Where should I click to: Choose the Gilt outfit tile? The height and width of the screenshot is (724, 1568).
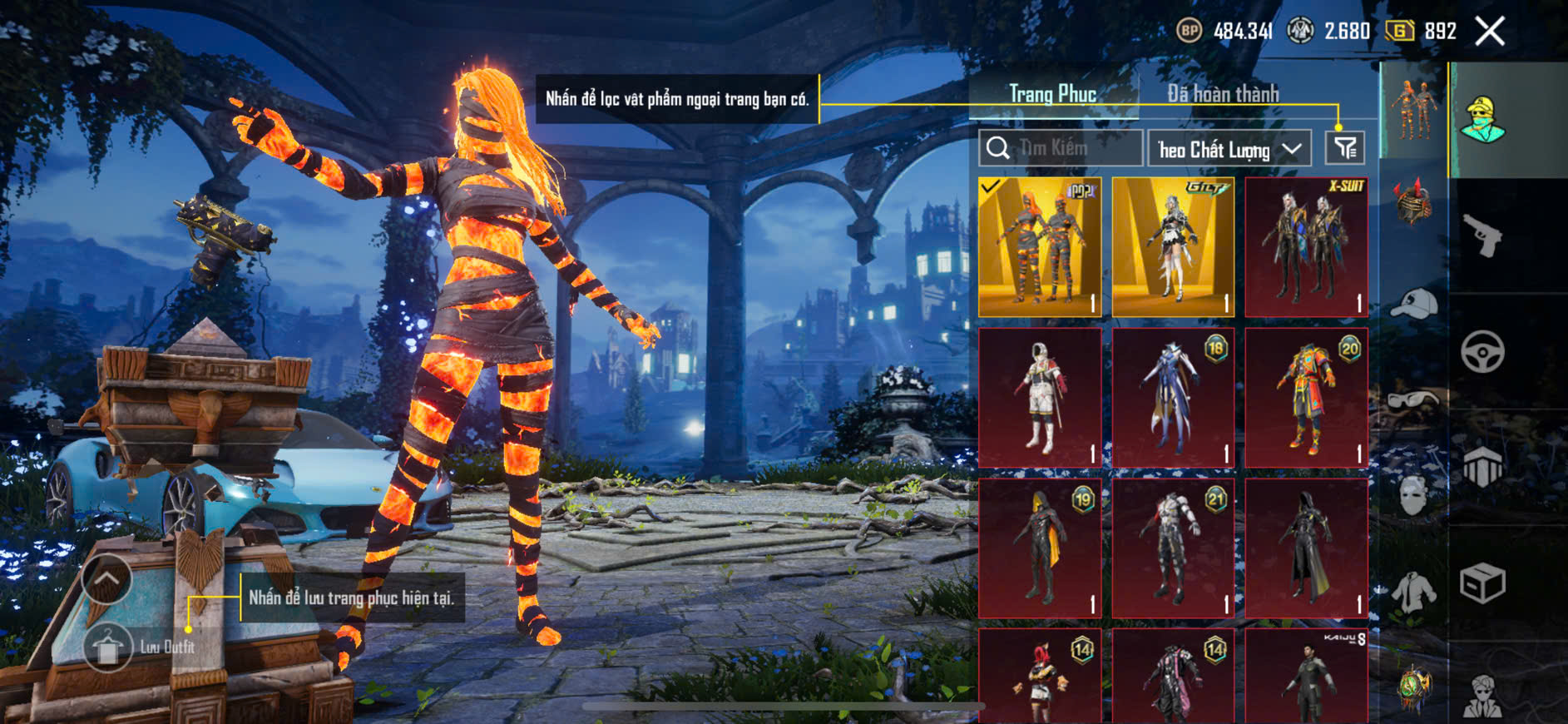pyautogui.click(x=1173, y=247)
